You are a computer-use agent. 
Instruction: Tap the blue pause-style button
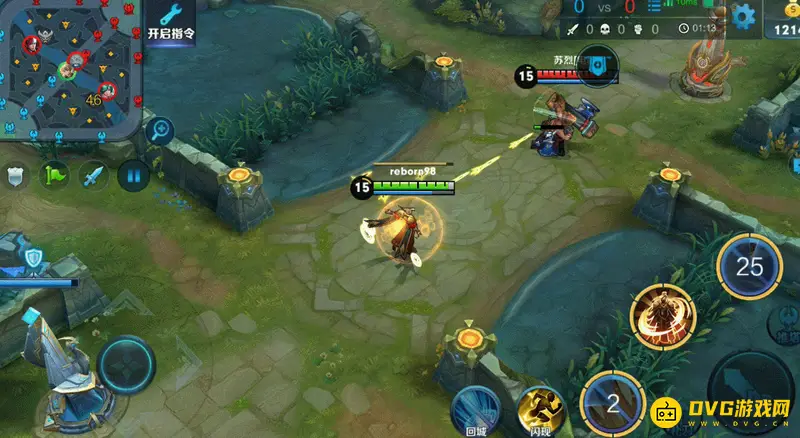pyautogui.click(x=132, y=176)
